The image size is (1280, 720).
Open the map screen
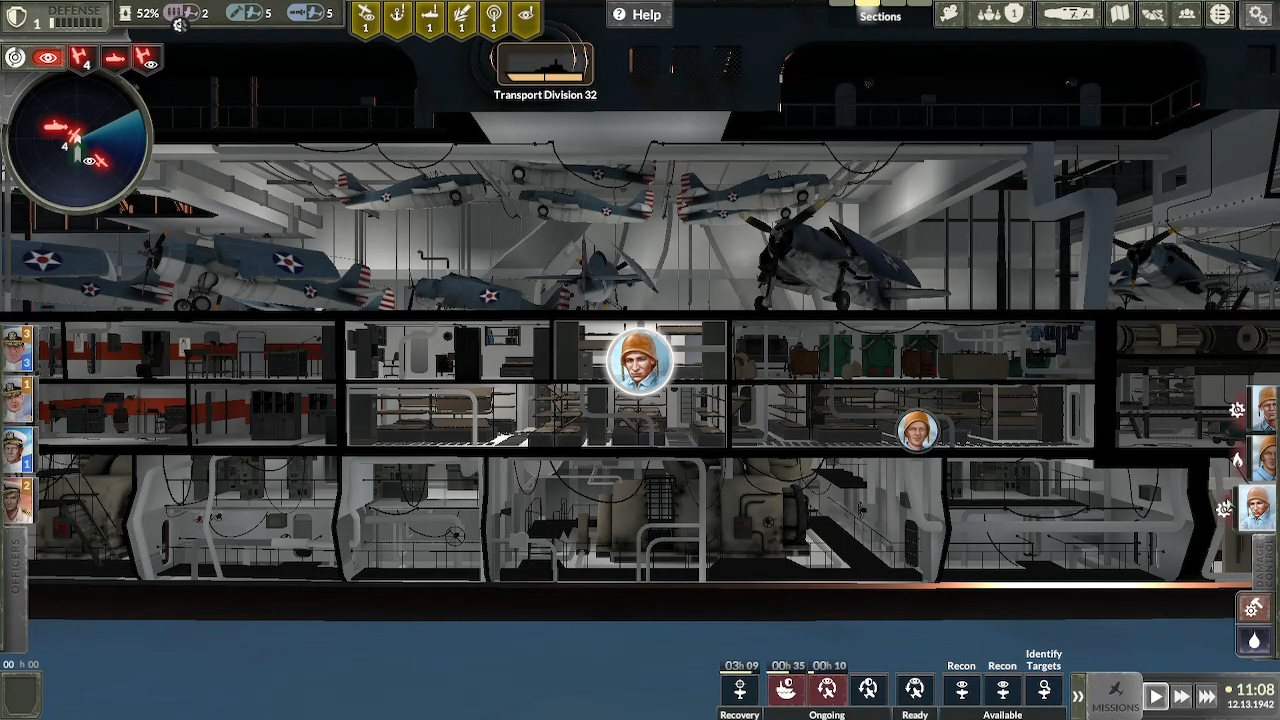[x=1120, y=14]
